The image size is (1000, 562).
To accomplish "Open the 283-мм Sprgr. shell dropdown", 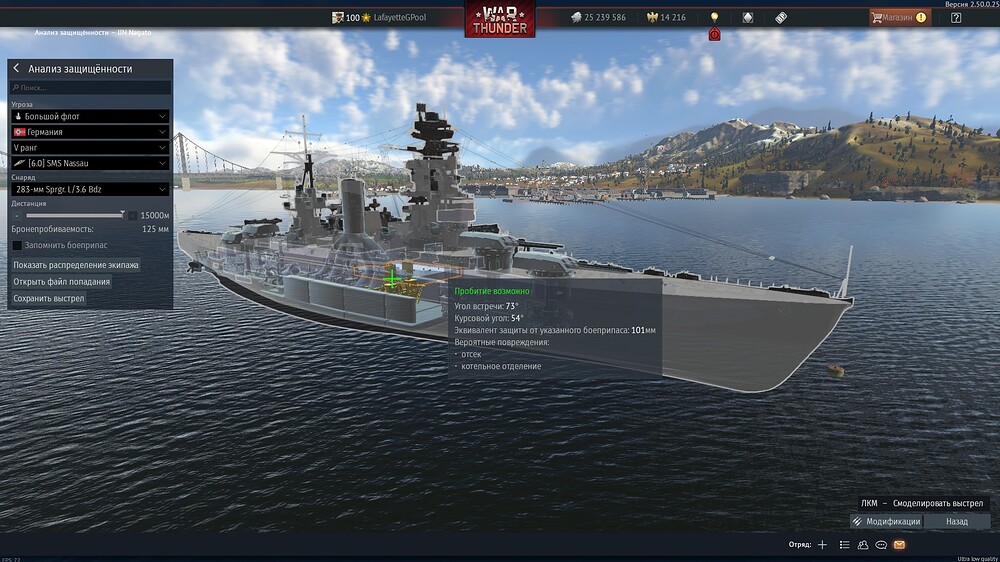I will (x=90, y=189).
